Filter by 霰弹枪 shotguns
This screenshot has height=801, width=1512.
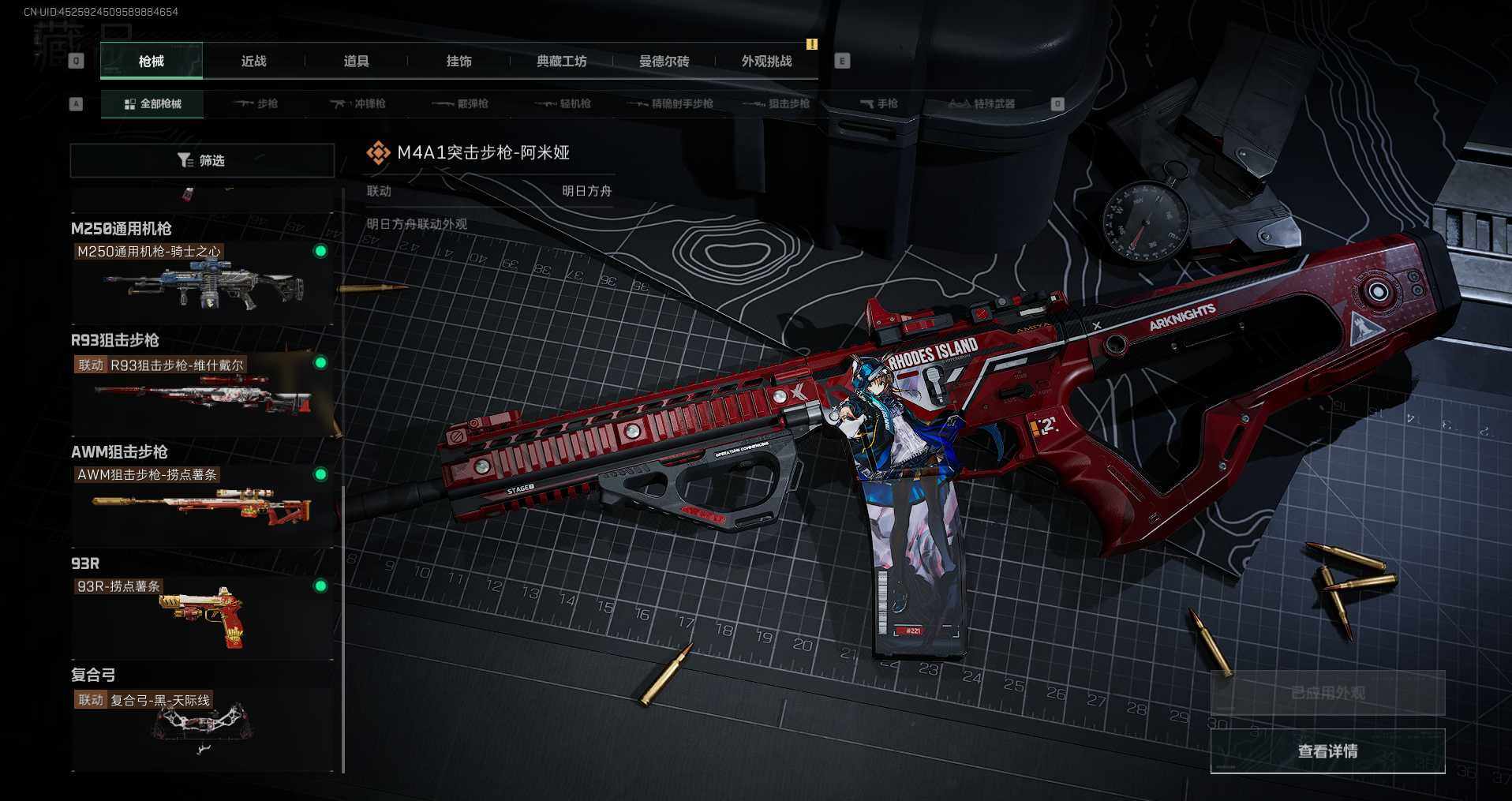tap(462, 104)
